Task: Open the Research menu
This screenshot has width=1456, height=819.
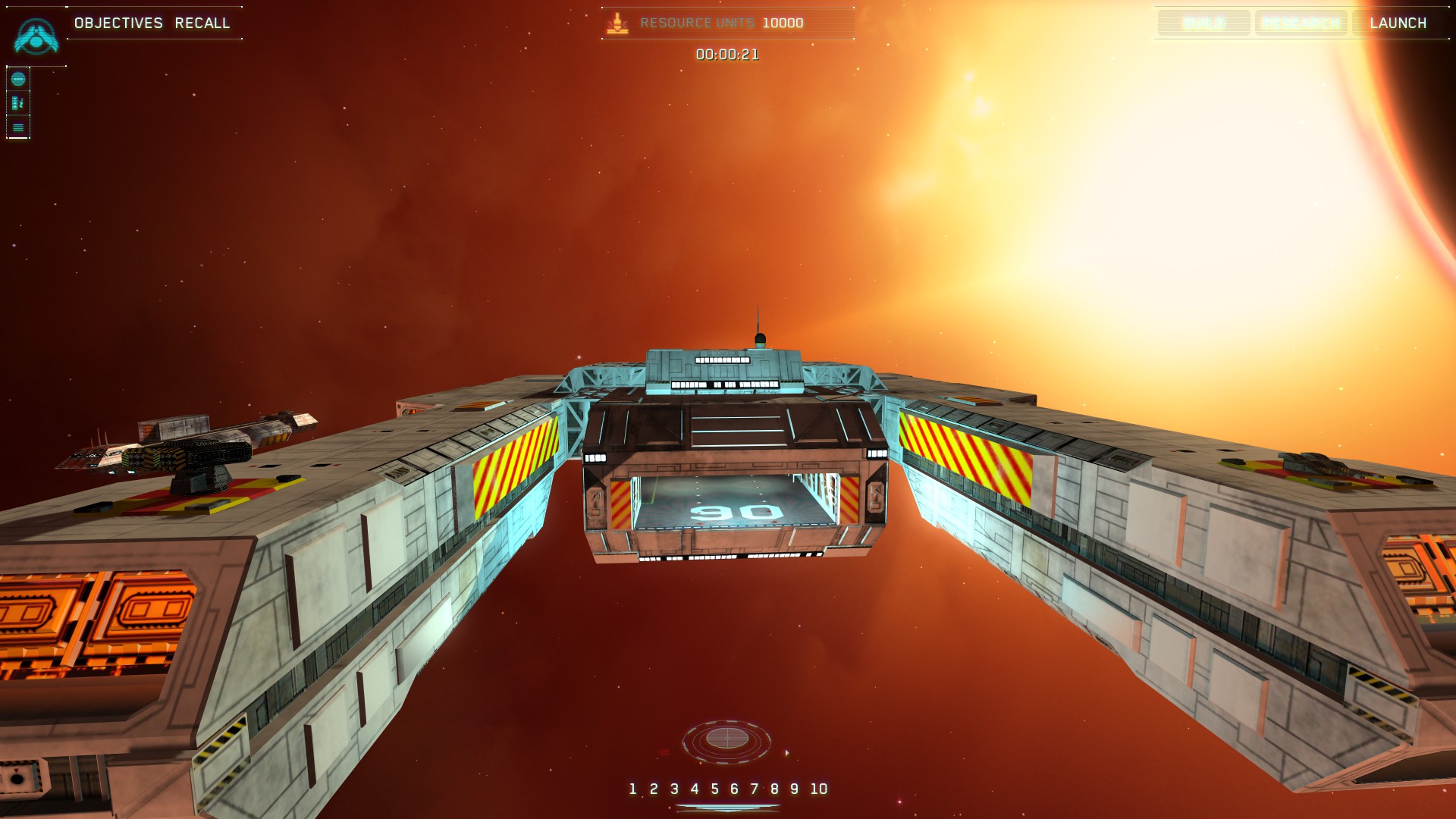Action: pos(1301,23)
